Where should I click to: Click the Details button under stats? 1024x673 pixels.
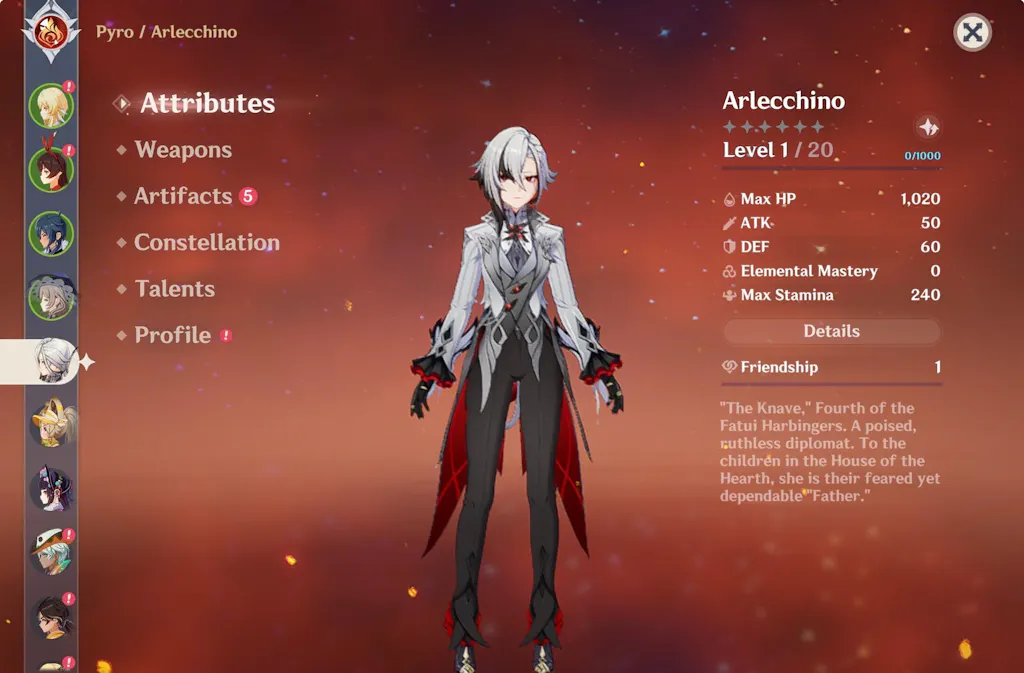(831, 331)
